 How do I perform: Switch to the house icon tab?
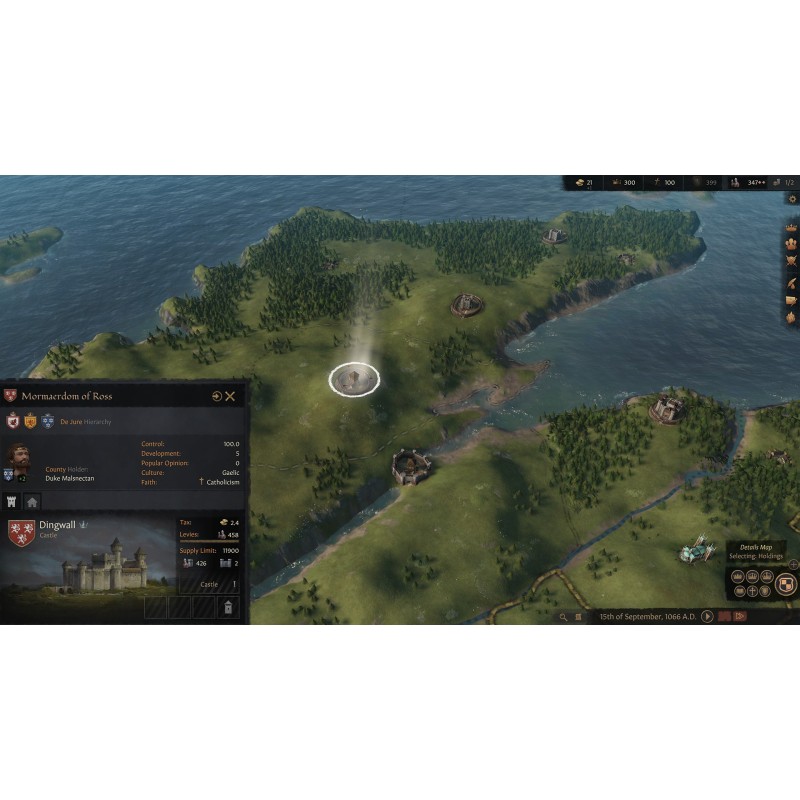tap(32, 501)
